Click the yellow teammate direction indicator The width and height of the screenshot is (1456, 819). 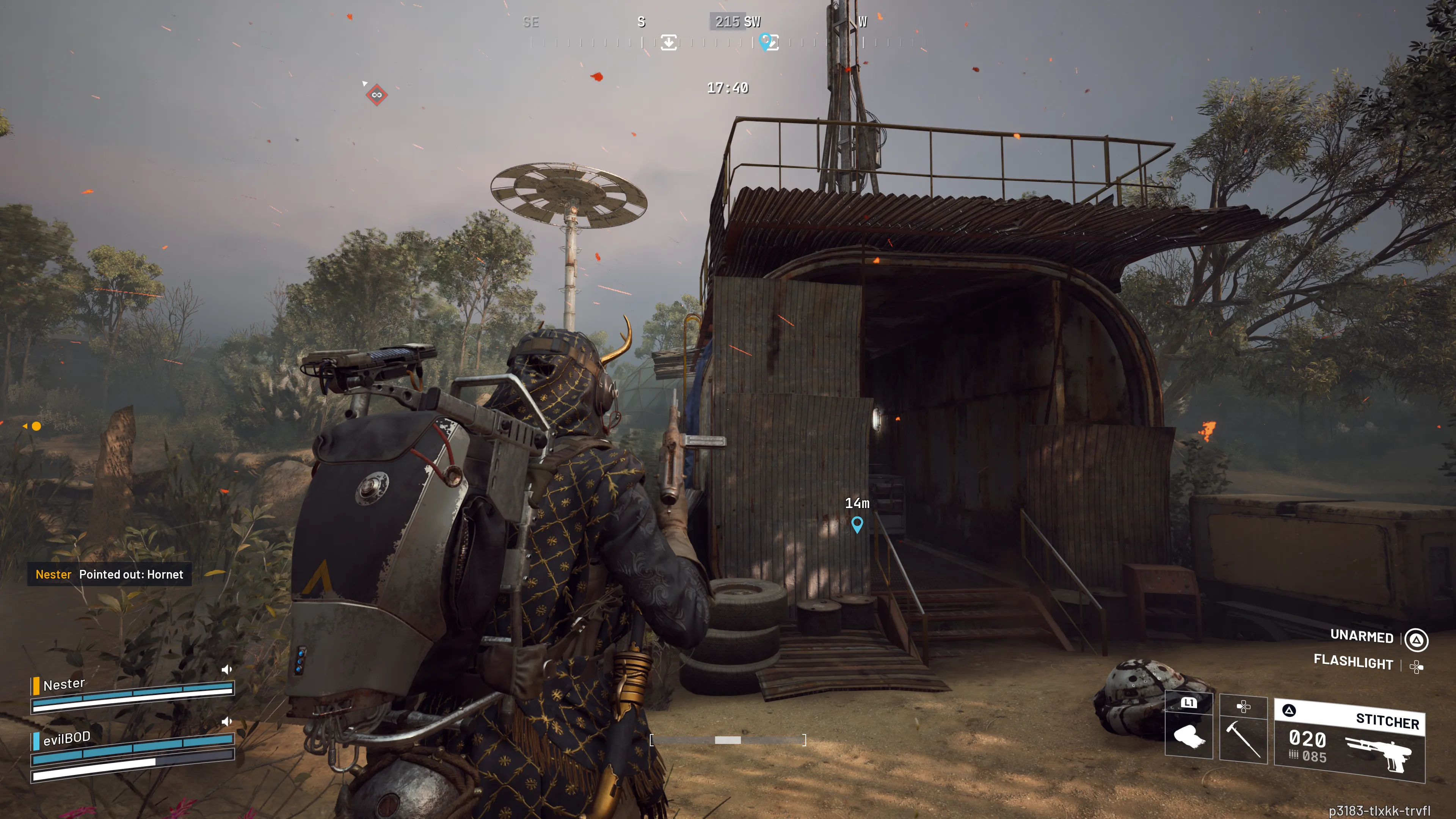36,426
